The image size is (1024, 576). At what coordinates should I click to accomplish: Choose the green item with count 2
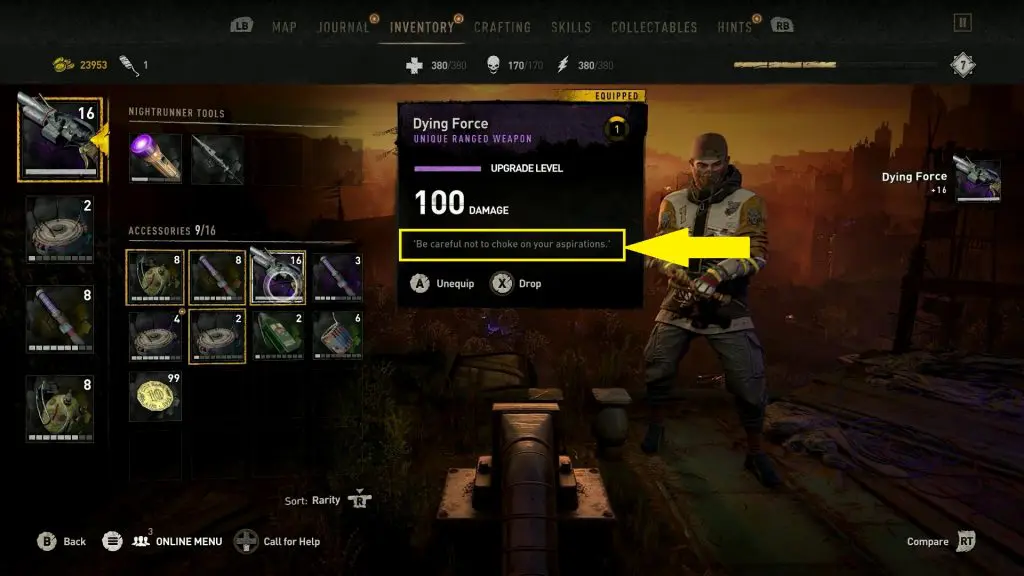click(x=279, y=336)
